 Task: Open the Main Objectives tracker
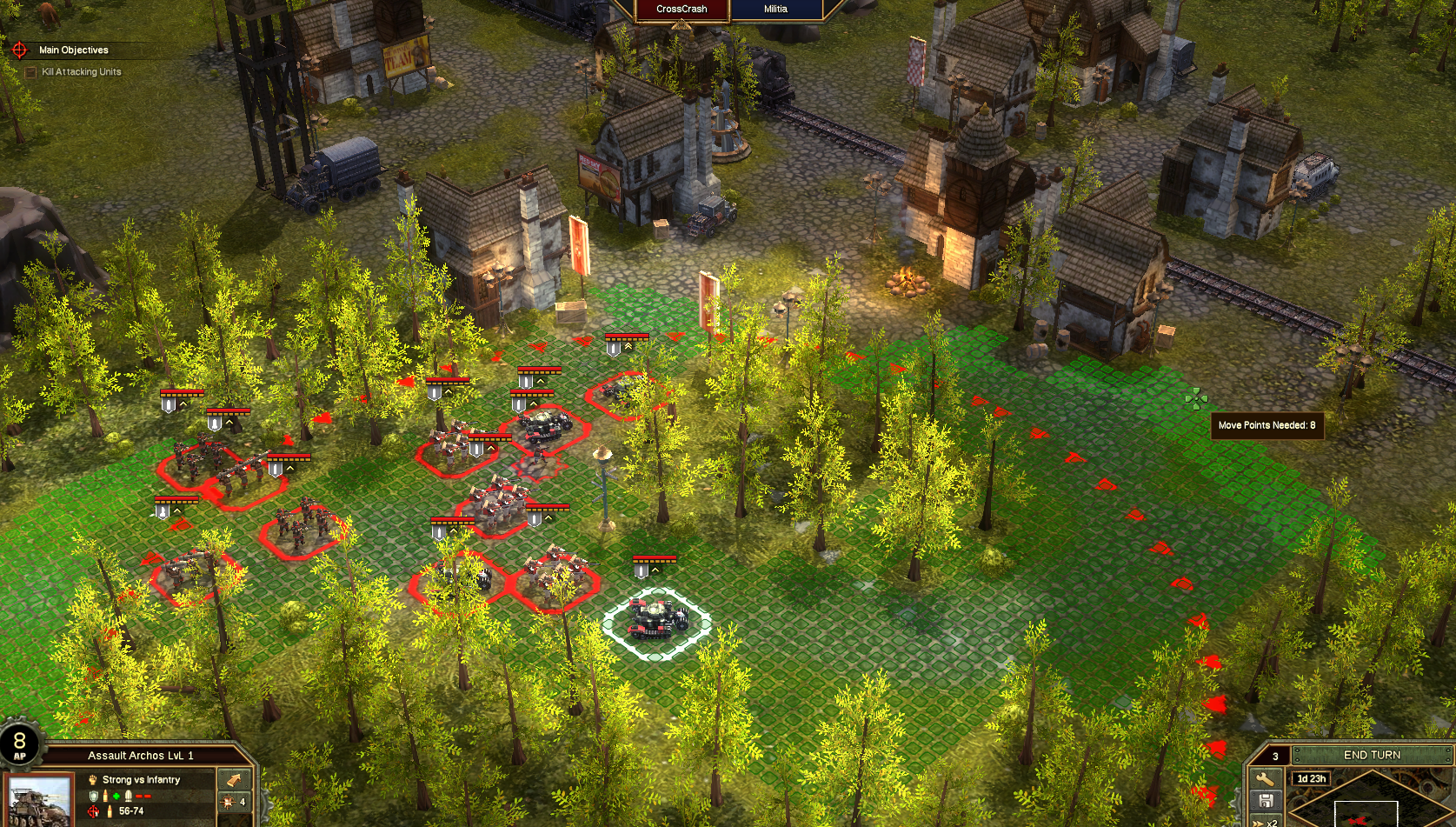click(x=73, y=50)
